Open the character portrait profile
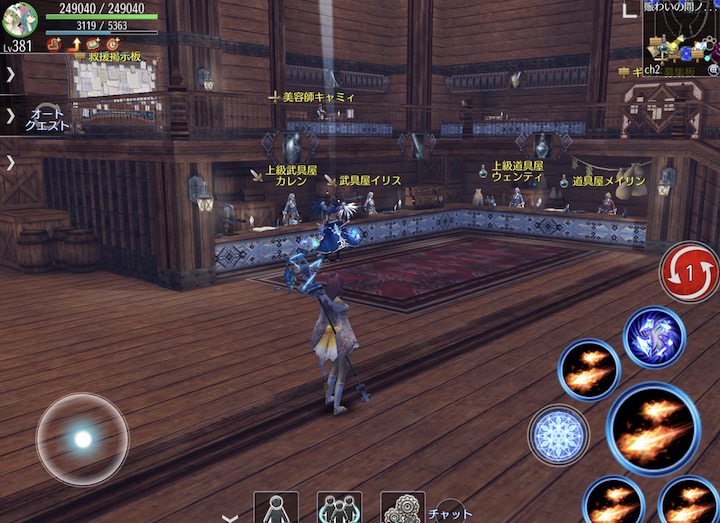This screenshot has height=523, width=720. click(19, 19)
